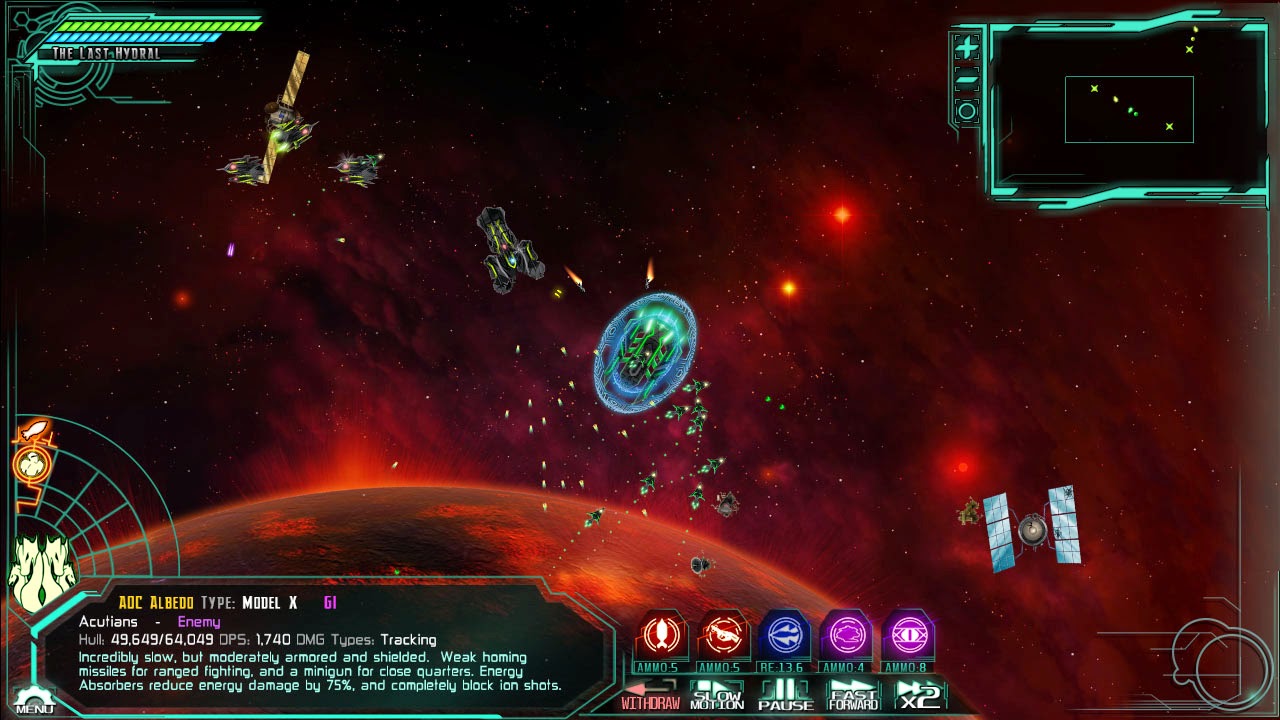
Task: Zoom in on the minimap with plus icon
Action: [x=966, y=46]
